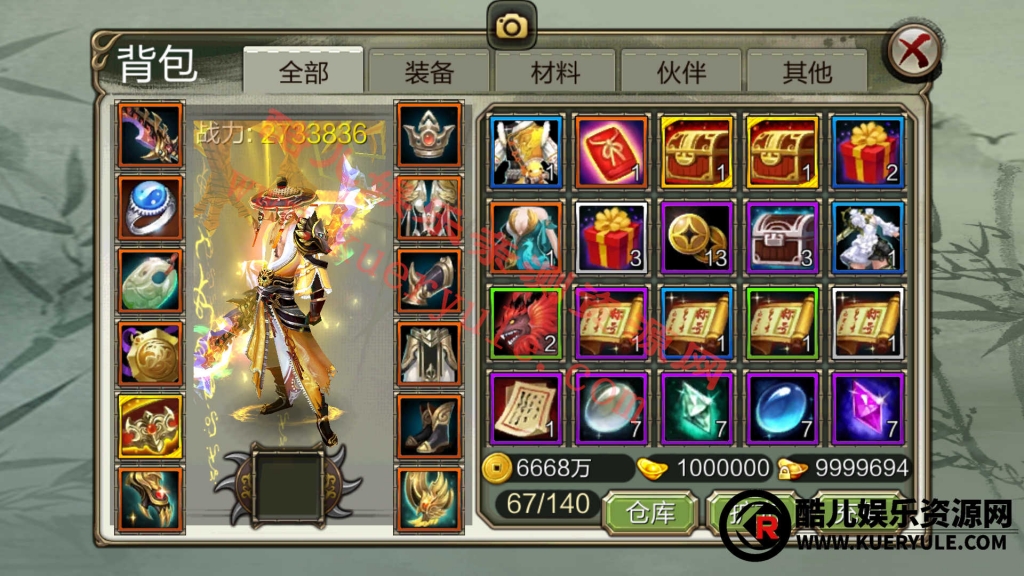1024x576 pixels.
Task: Show the 伙伴 tab
Action: click(x=681, y=71)
